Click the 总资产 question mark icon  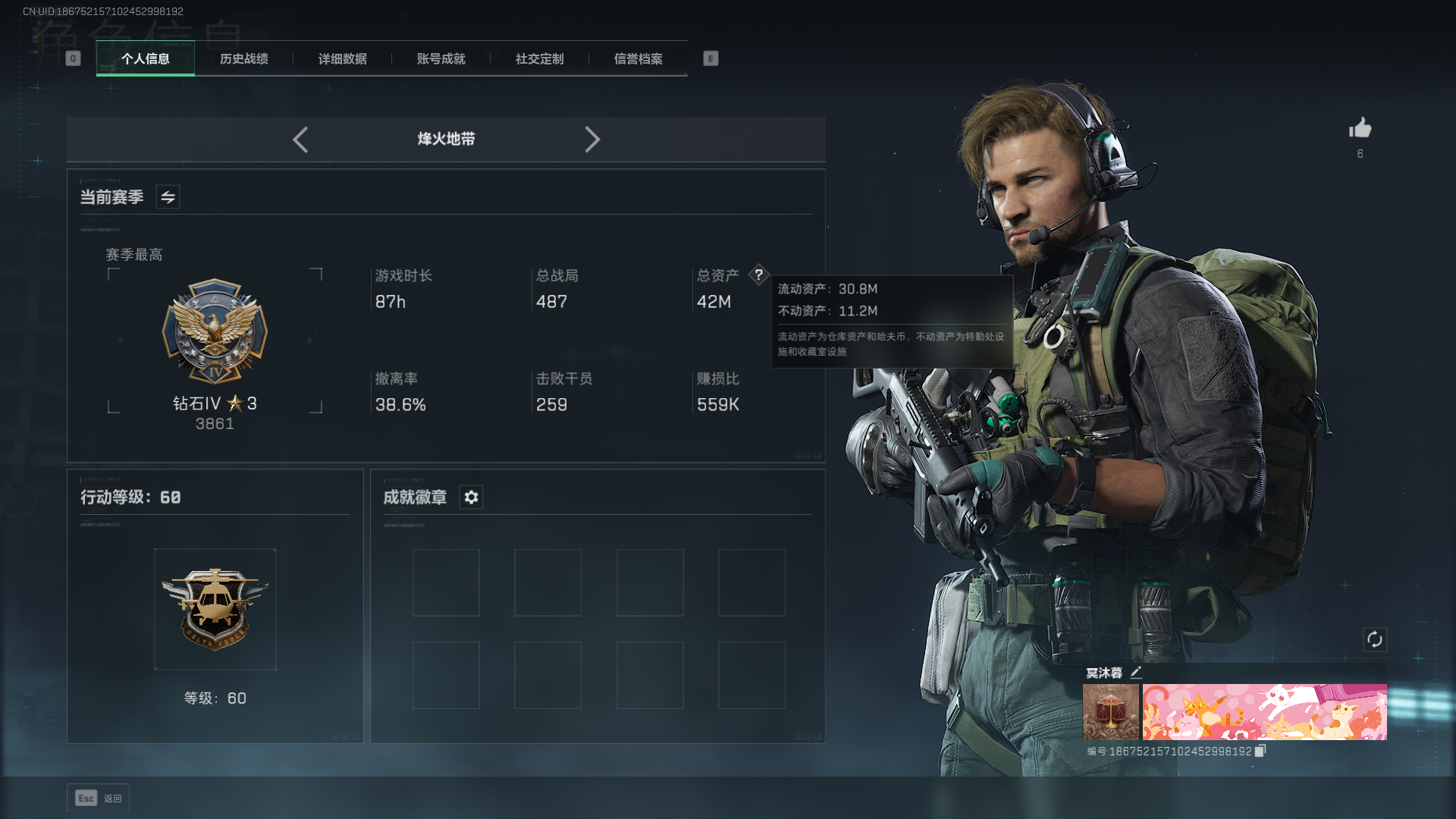[758, 275]
